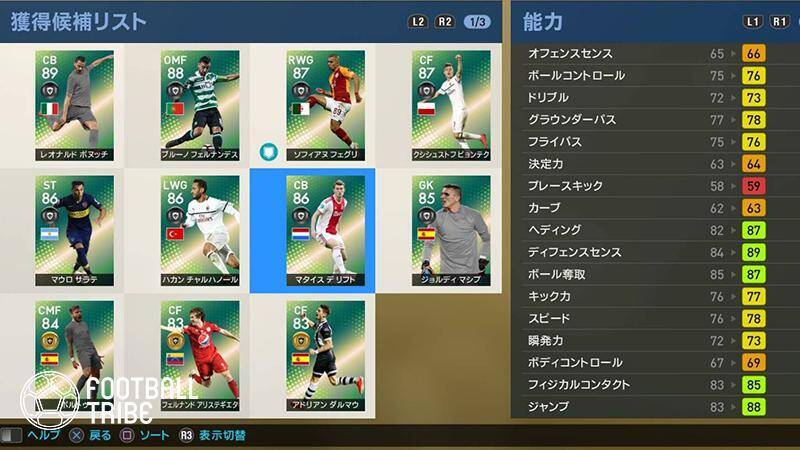Select the CF 83 Adrián Dalmau card
The image size is (800, 450).
325,353
